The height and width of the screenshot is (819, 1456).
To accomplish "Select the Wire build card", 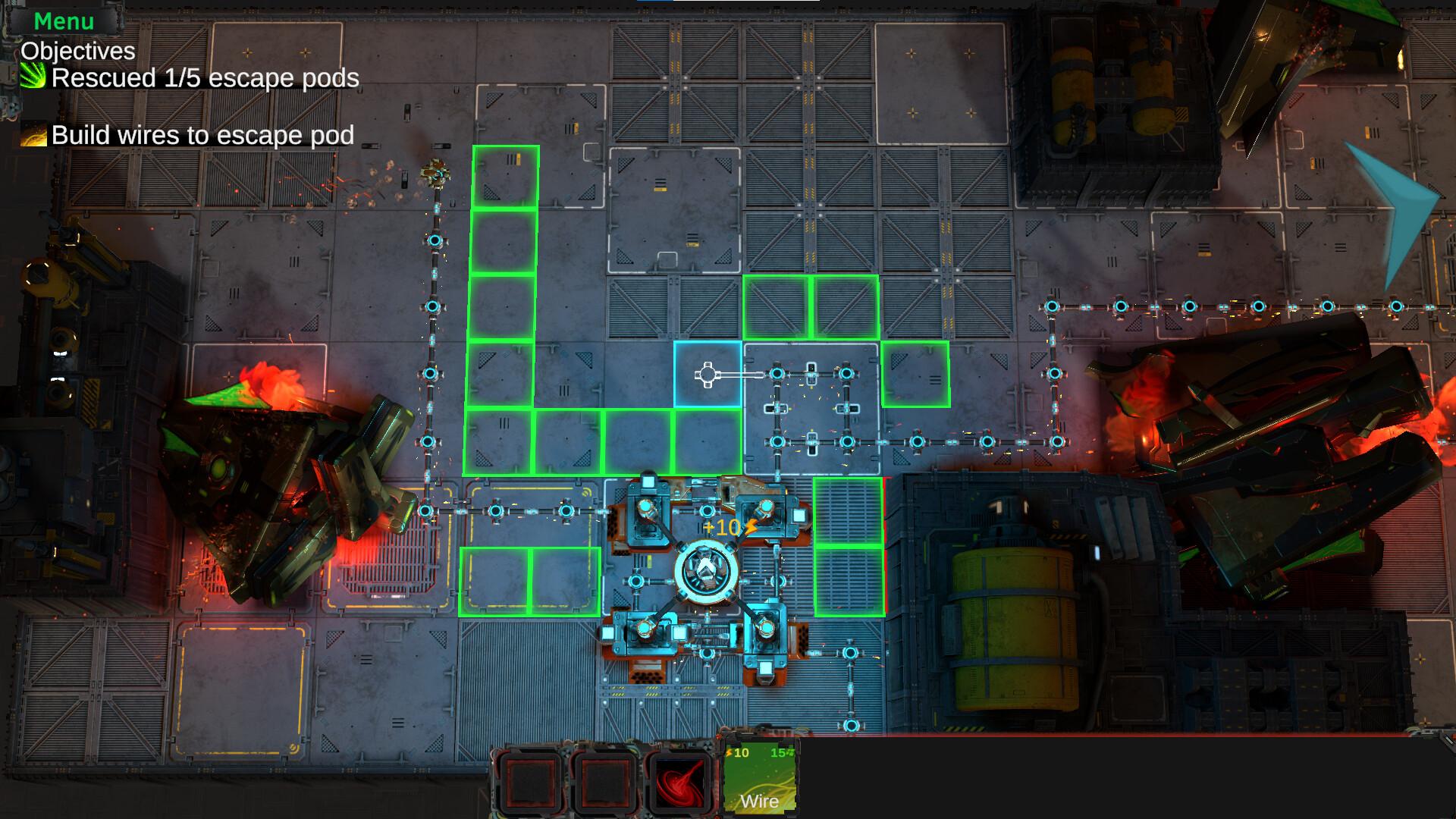I will tap(759, 778).
